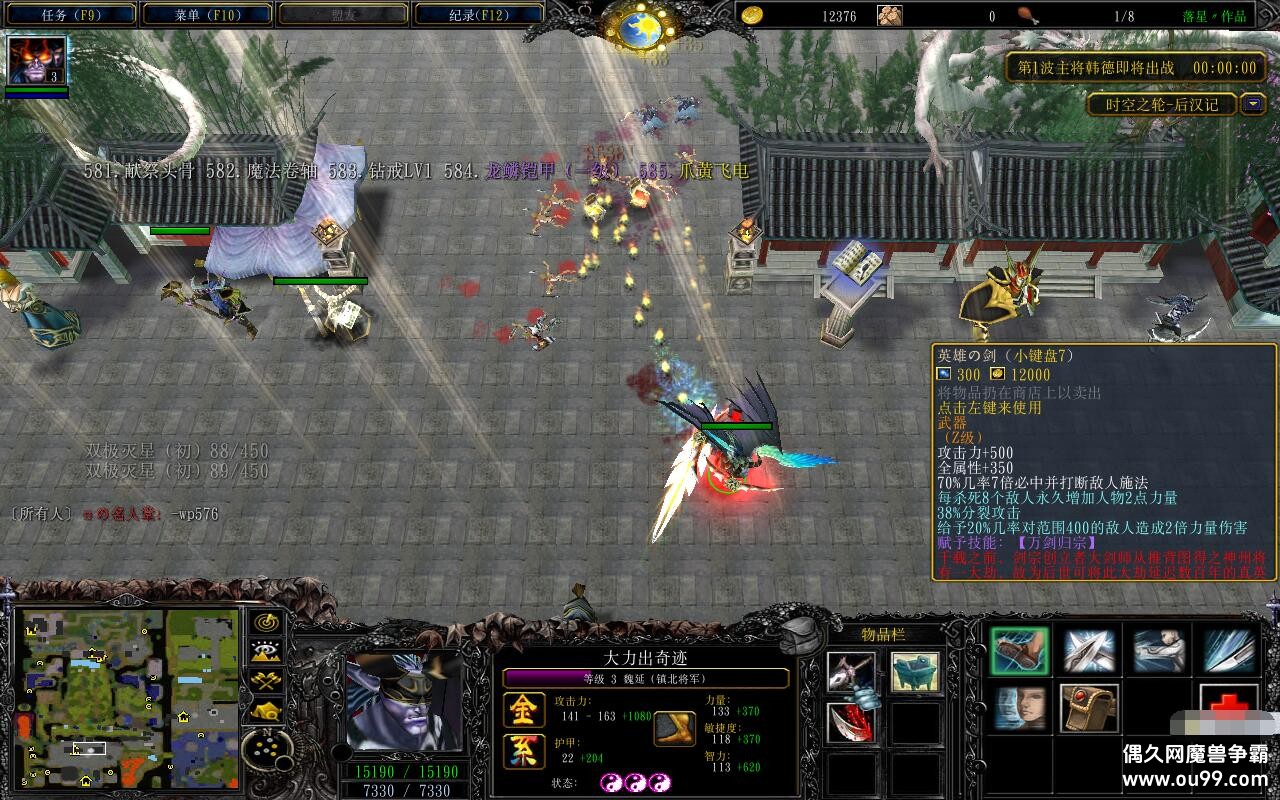Open the golden armor with red gem command
Image resolution: width=1280 pixels, height=800 pixels.
tap(1090, 708)
